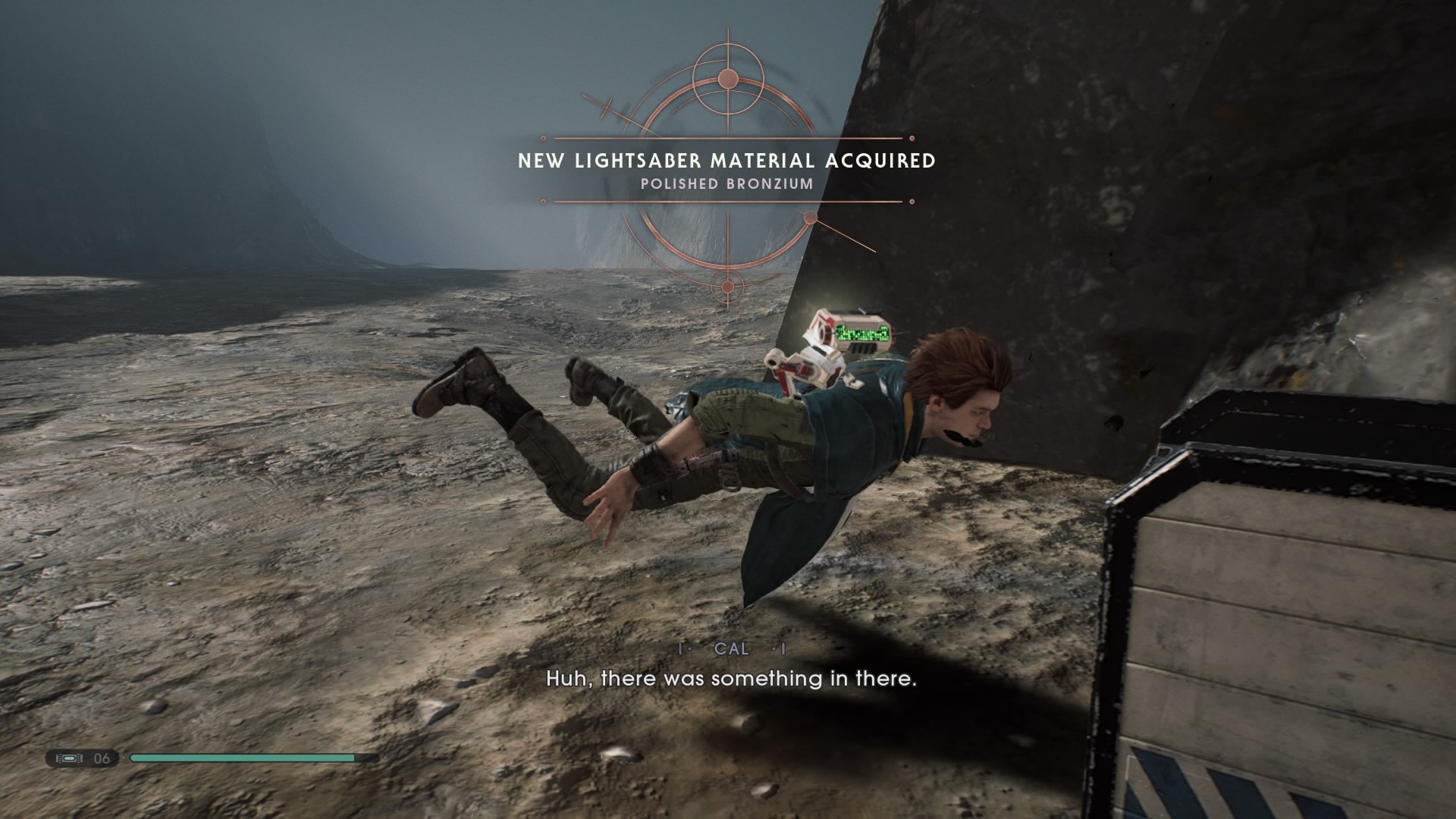Click the dot at the right end of the banner divider

[x=912, y=137]
